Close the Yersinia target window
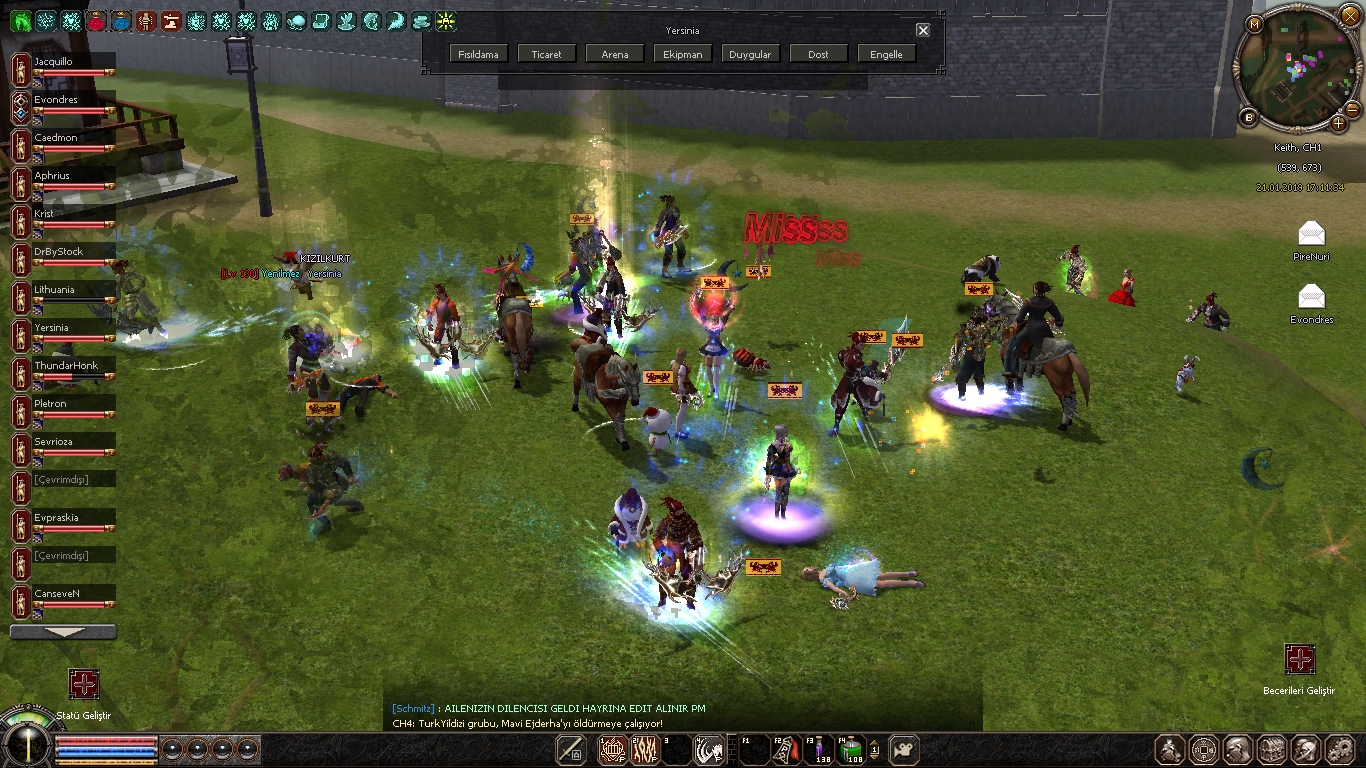 [x=923, y=30]
